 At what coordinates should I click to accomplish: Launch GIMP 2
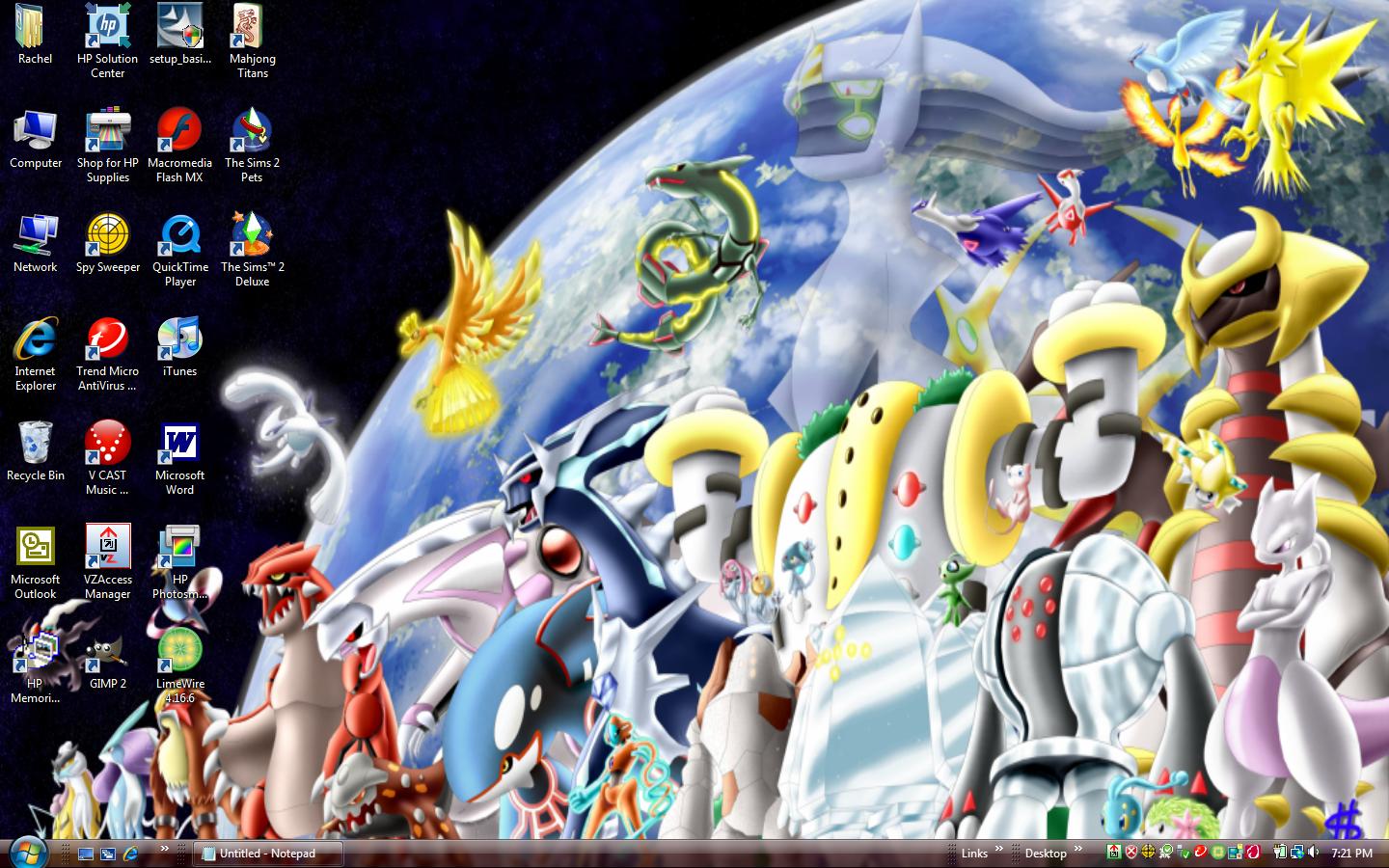click(107, 654)
